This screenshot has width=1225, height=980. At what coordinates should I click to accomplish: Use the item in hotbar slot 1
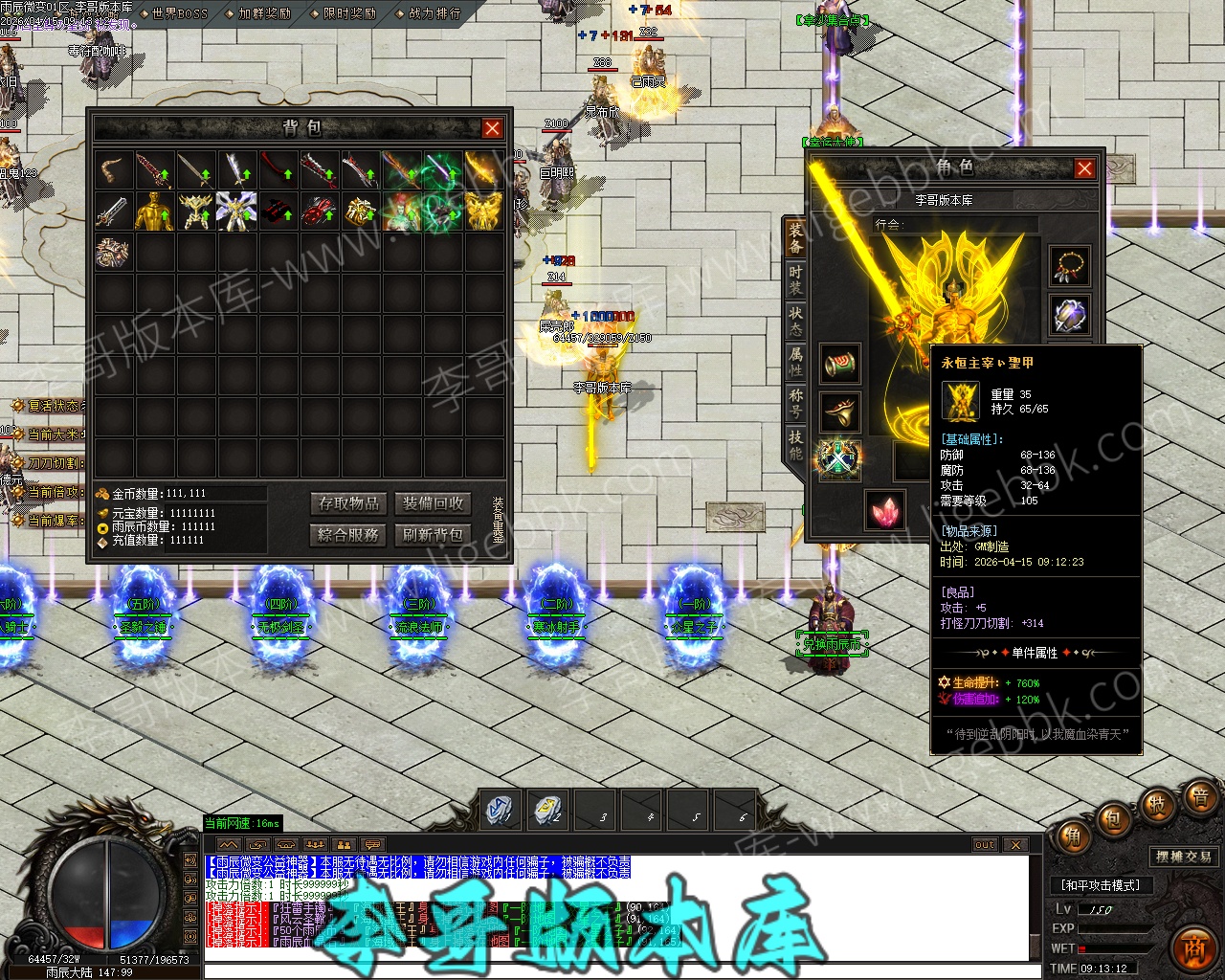point(500,810)
